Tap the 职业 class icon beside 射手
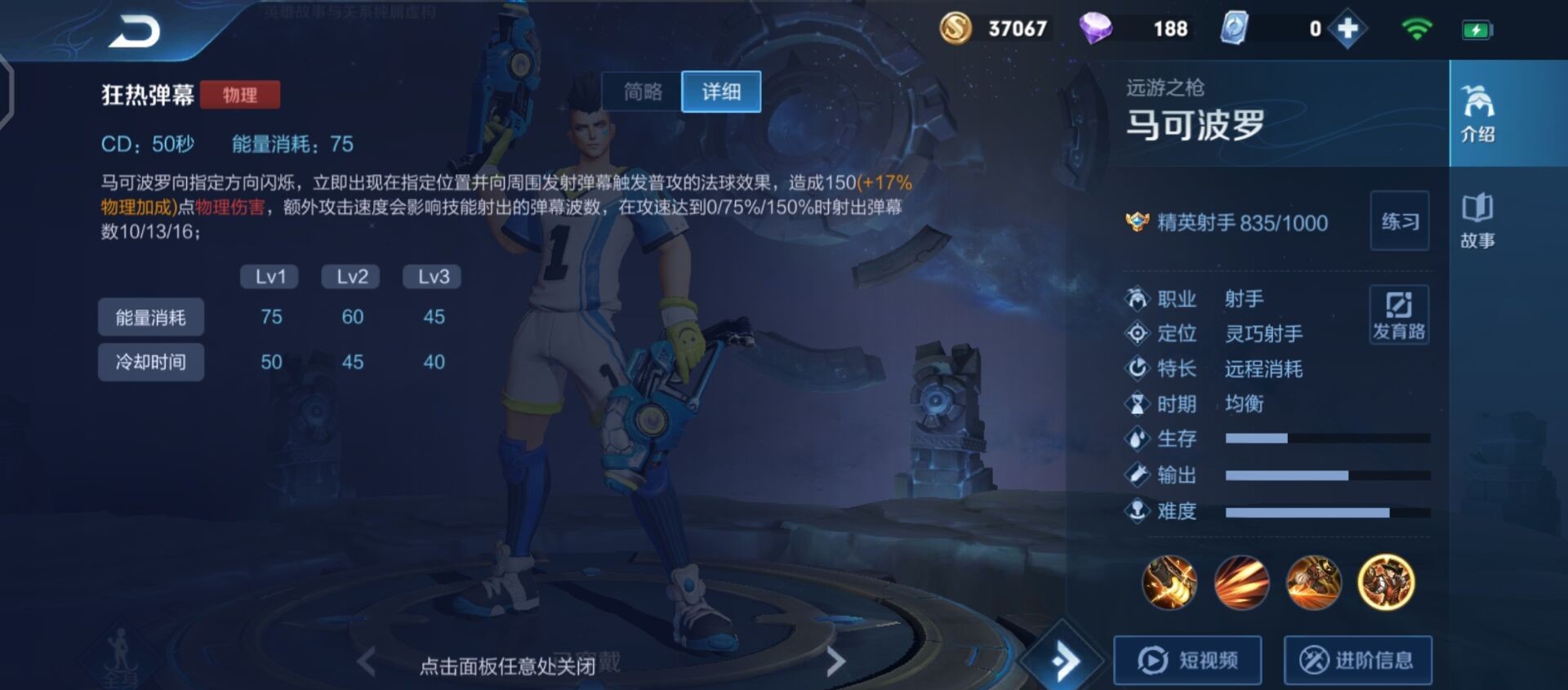 tap(1138, 300)
